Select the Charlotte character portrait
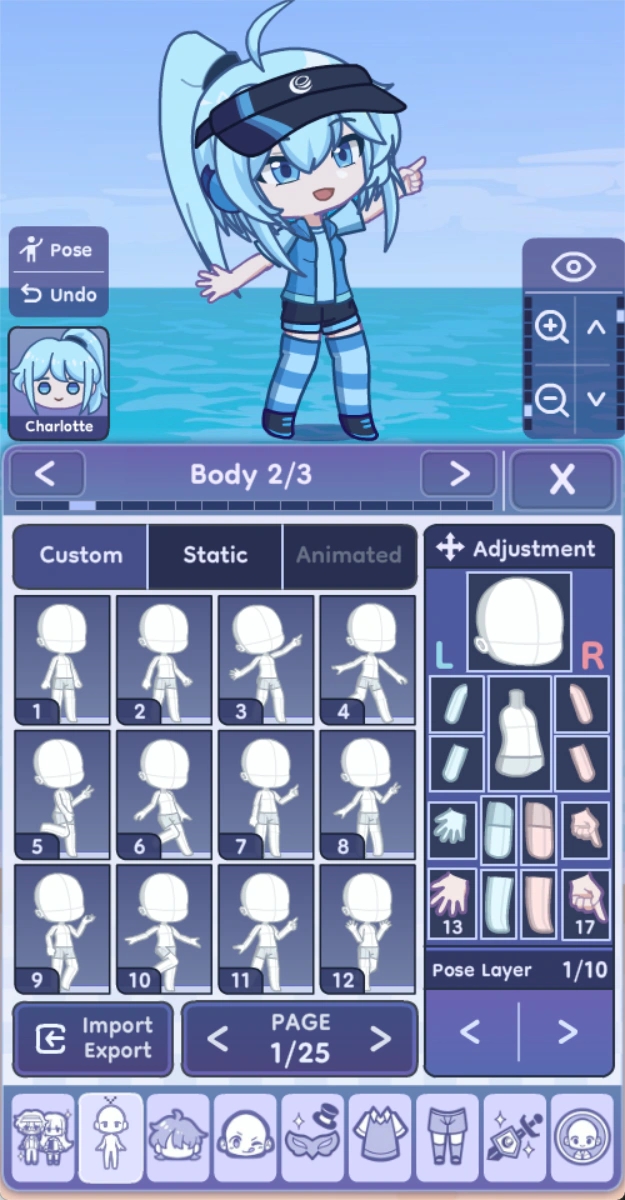Image resolution: width=625 pixels, height=1200 pixels. tap(59, 384)
